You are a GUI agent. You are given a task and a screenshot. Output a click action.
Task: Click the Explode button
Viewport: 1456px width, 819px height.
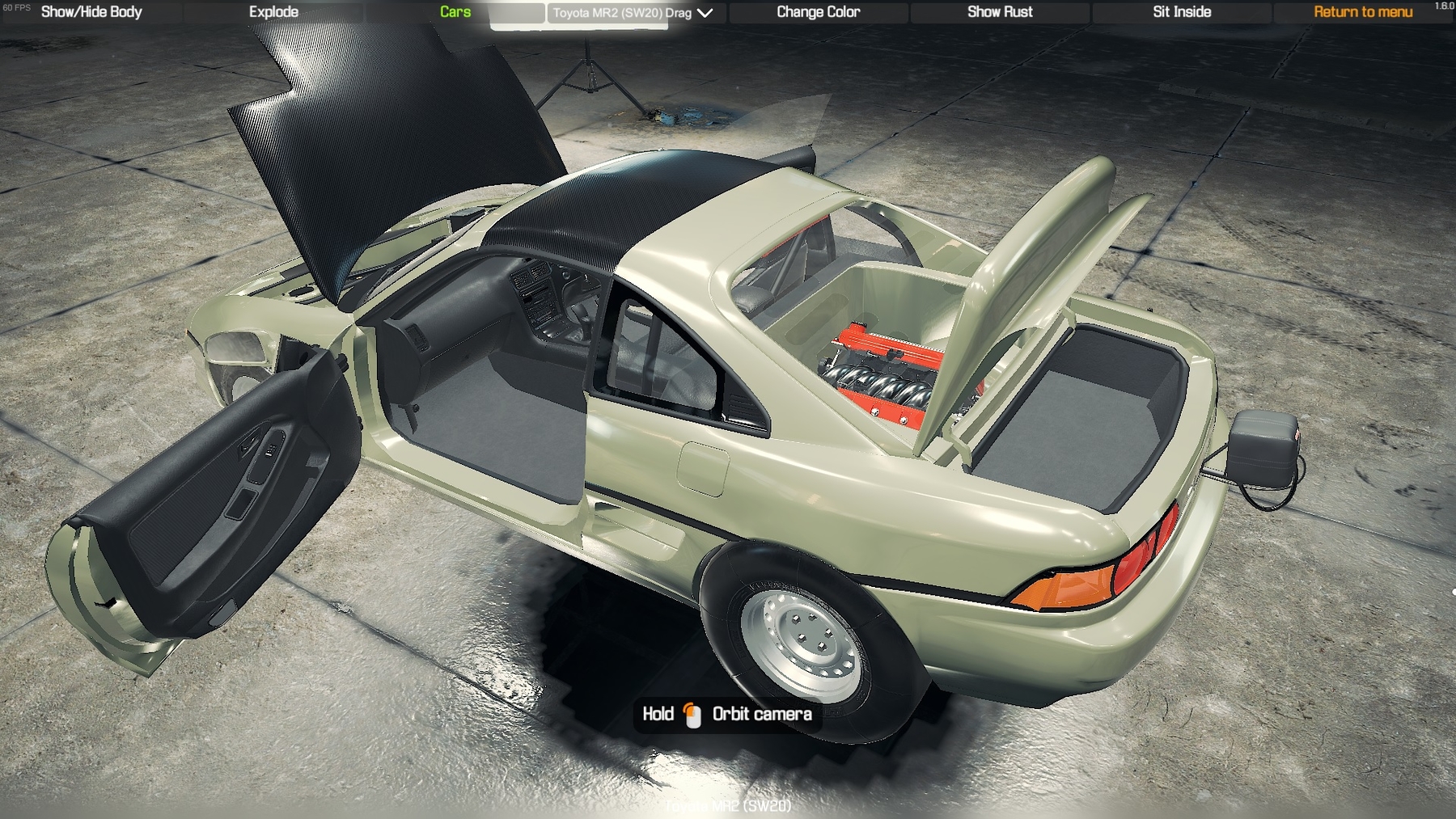pyautogui.click(x=273, y=12)
